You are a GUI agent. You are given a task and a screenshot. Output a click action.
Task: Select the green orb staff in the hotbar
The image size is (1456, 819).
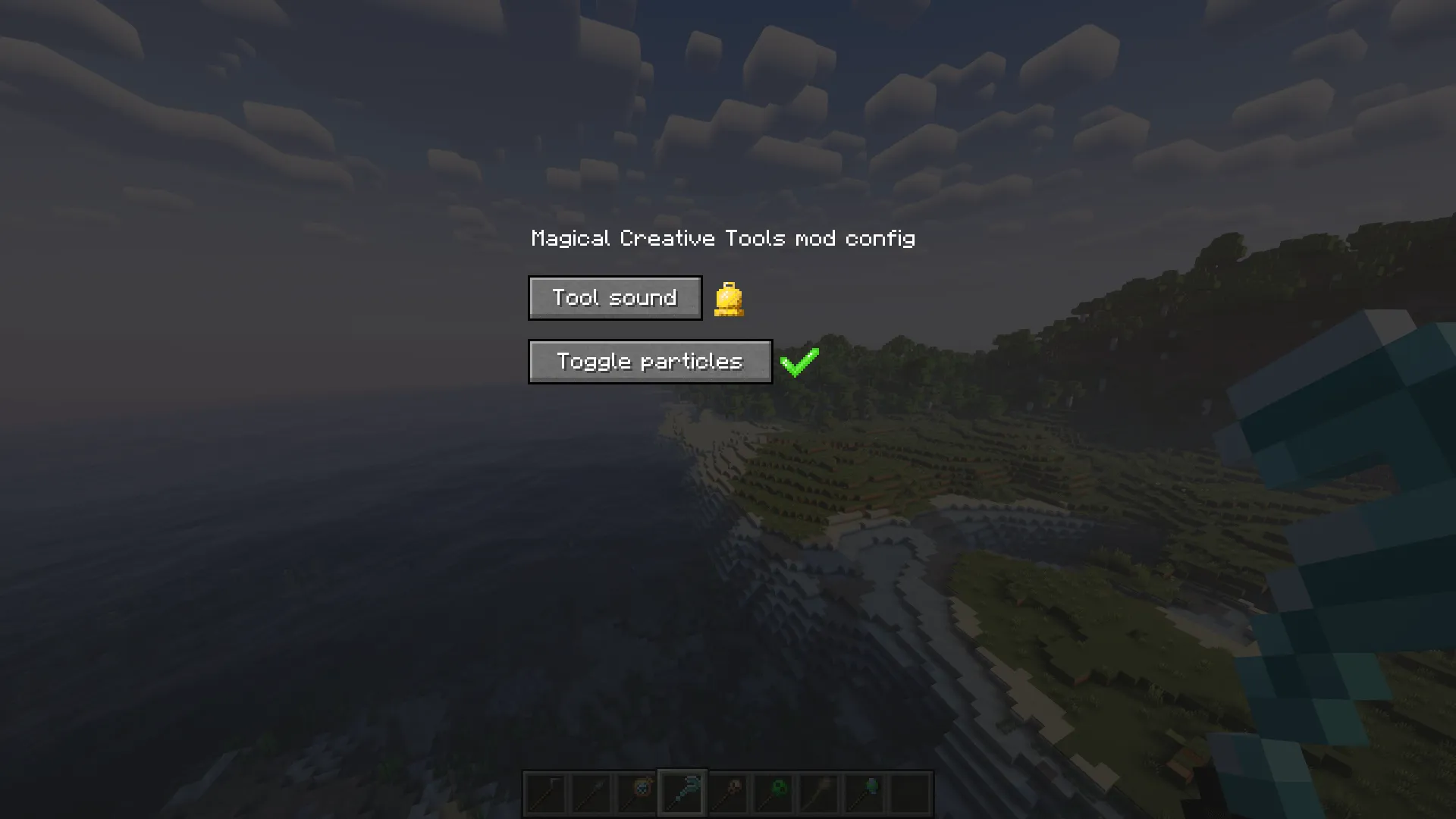[772, 791]
